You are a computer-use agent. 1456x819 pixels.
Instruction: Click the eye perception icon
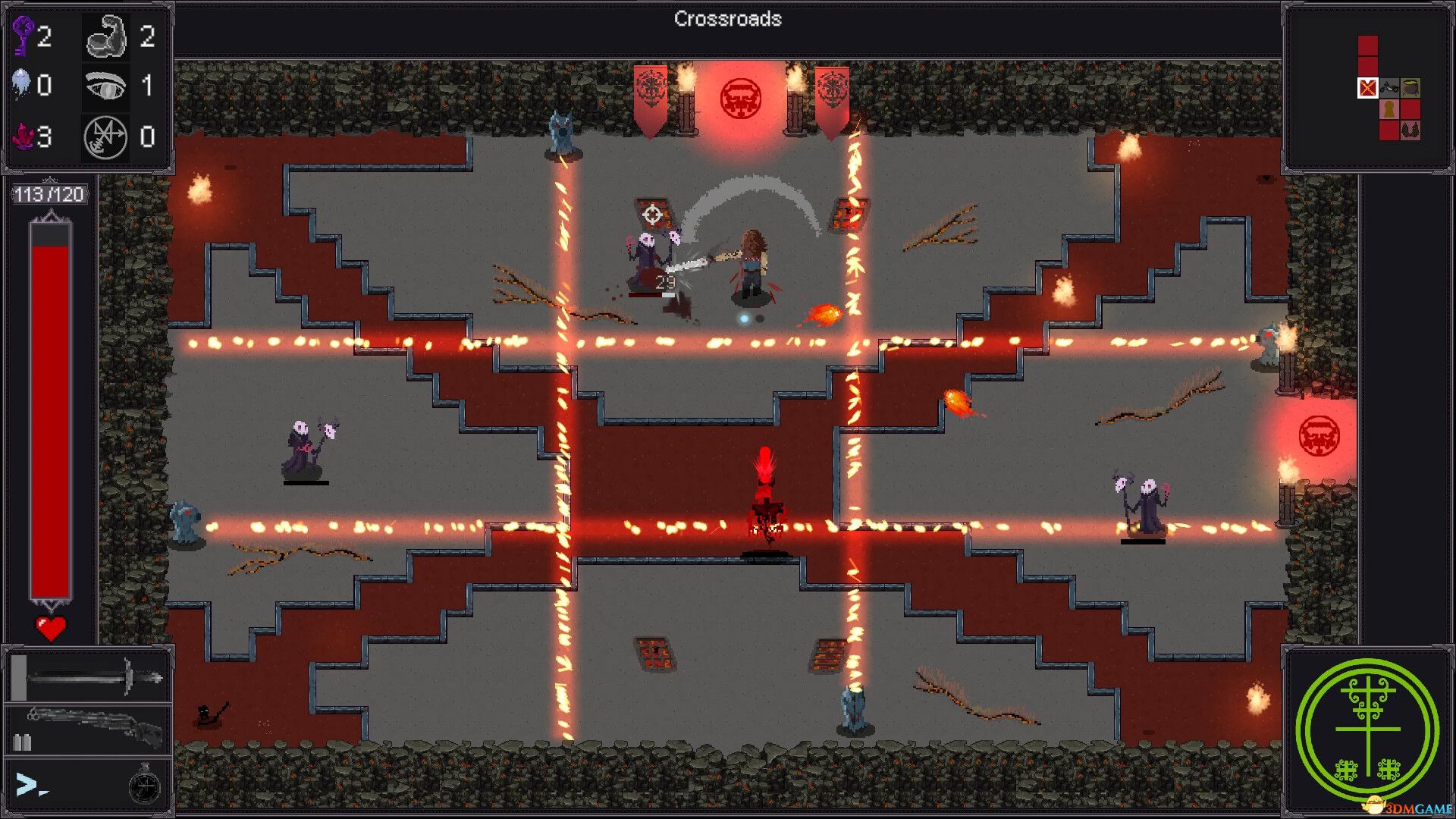click(x=105, y=86)
